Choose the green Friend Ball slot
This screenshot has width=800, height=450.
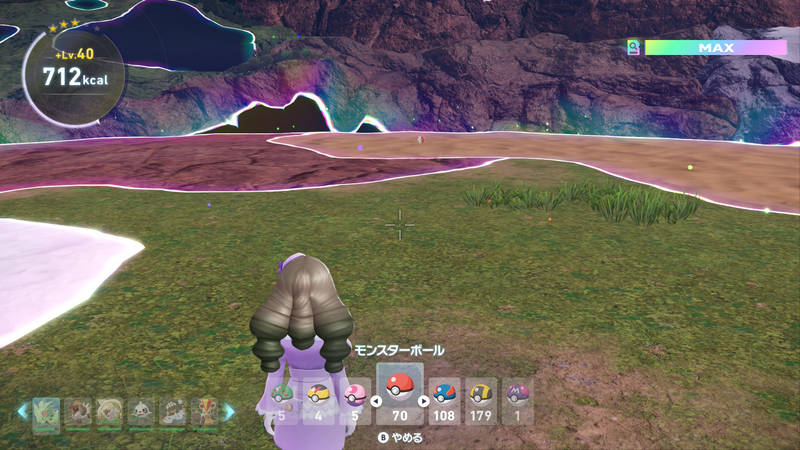[x=282, y=398]
